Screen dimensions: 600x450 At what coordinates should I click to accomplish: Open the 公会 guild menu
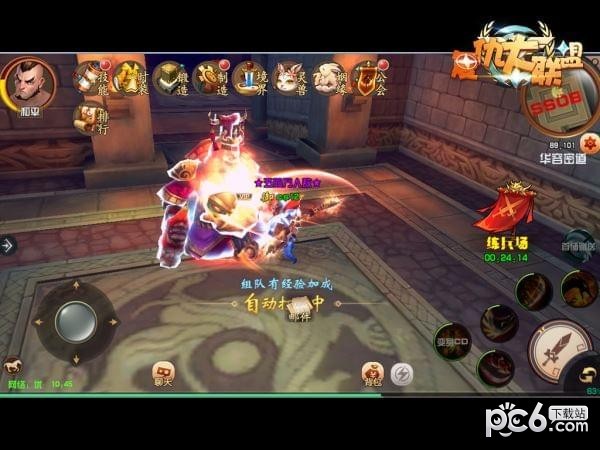pyautogui.click(x=369, y=76)
